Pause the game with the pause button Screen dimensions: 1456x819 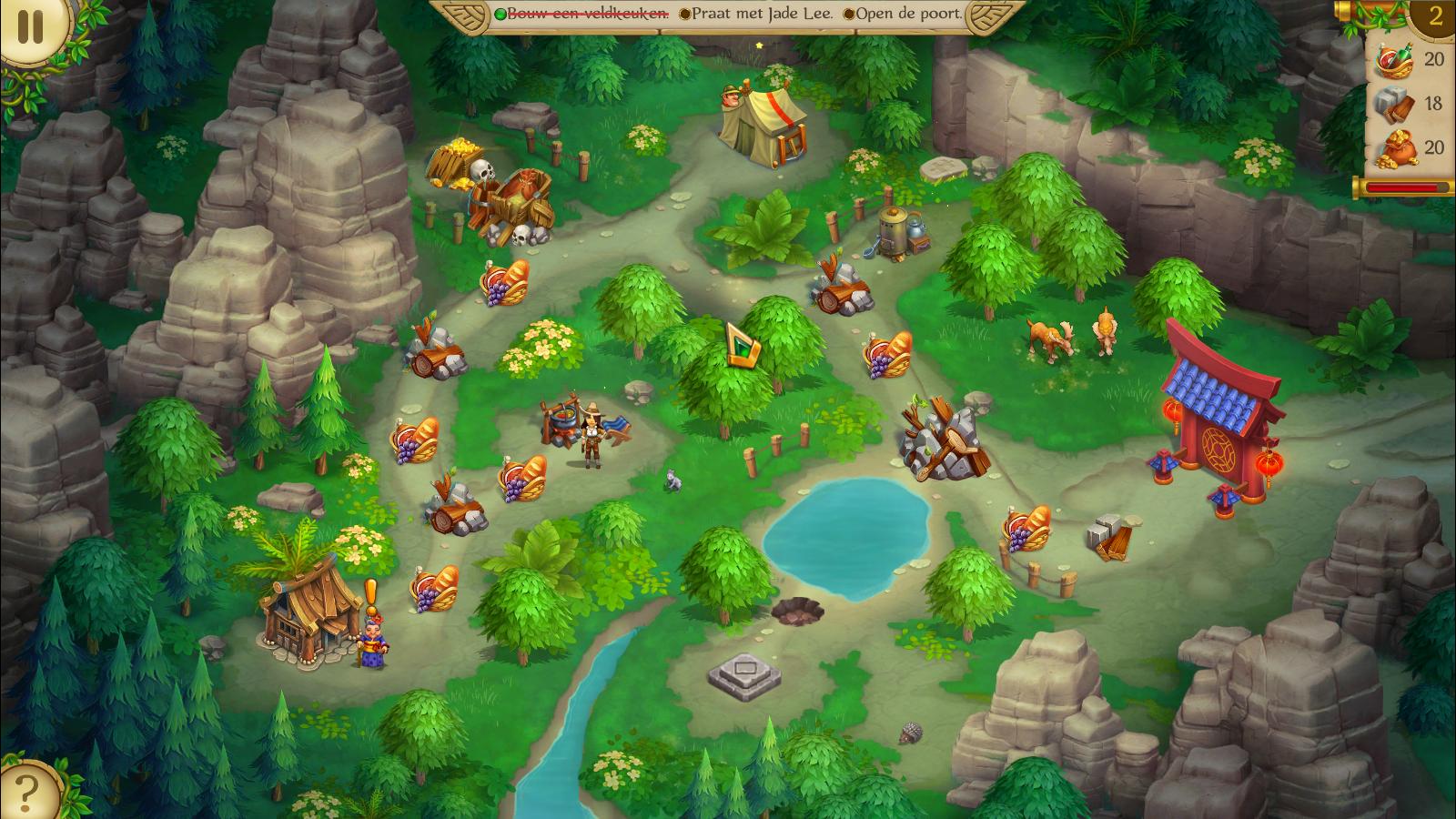[30, 27]
